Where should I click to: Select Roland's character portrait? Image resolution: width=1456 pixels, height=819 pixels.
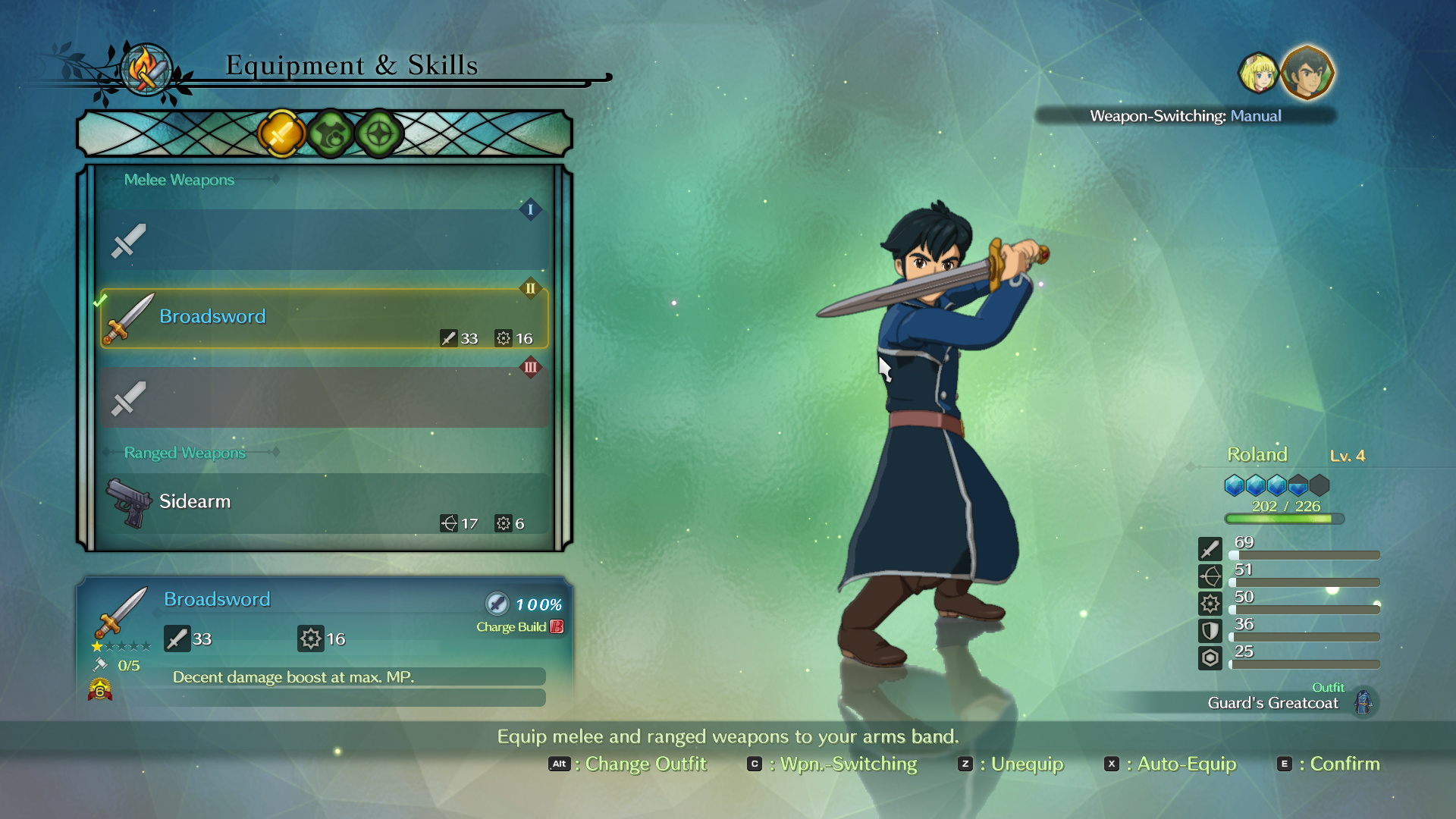(x=1307, y=74)
